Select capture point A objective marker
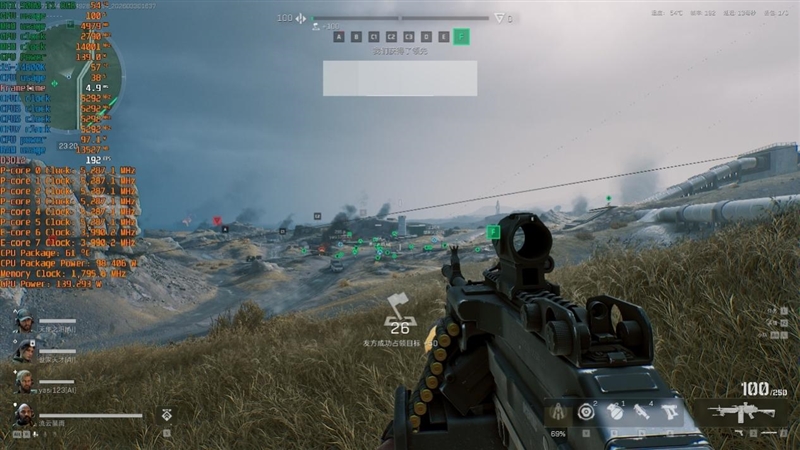This screenshot has height=450, width=800. [340, 37]
